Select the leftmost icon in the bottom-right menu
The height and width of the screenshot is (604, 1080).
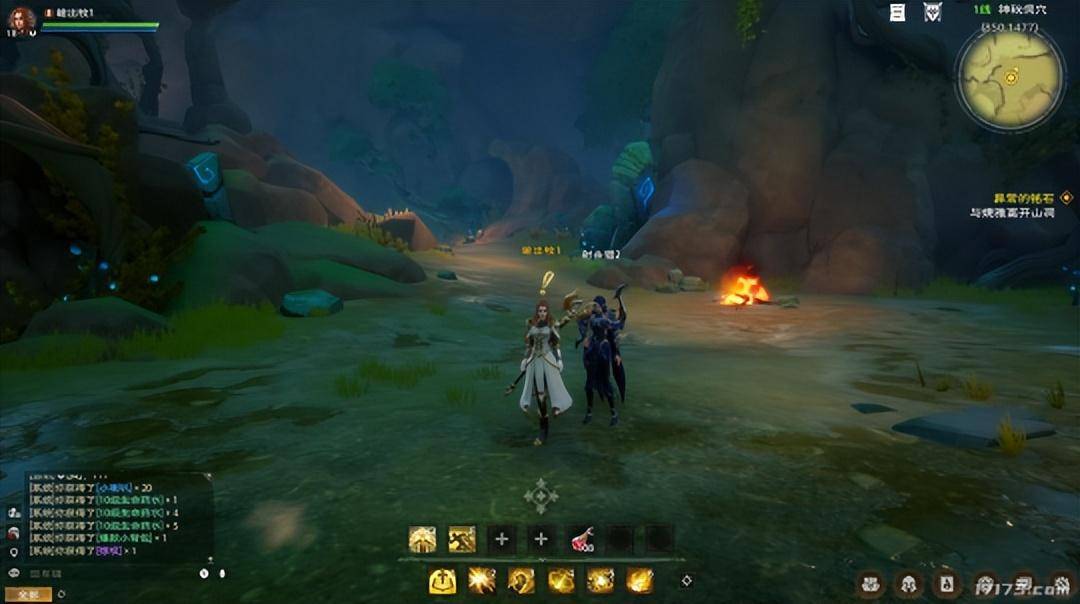click(x=870, y=582)
